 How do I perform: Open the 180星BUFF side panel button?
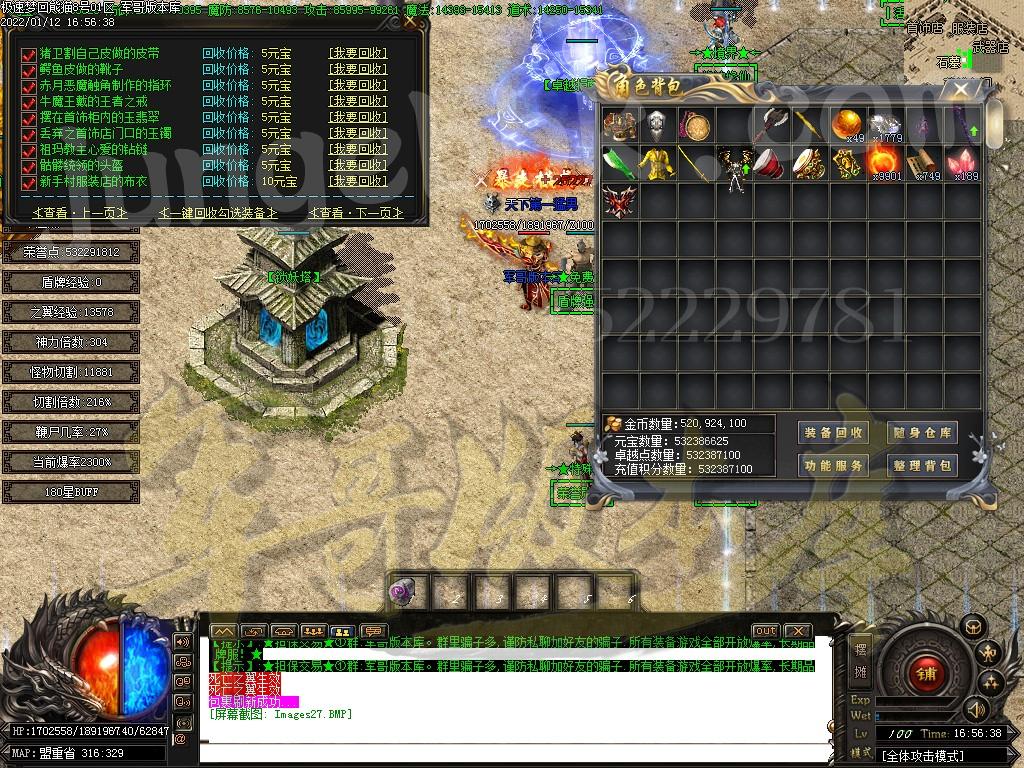[x=56, y=492]
